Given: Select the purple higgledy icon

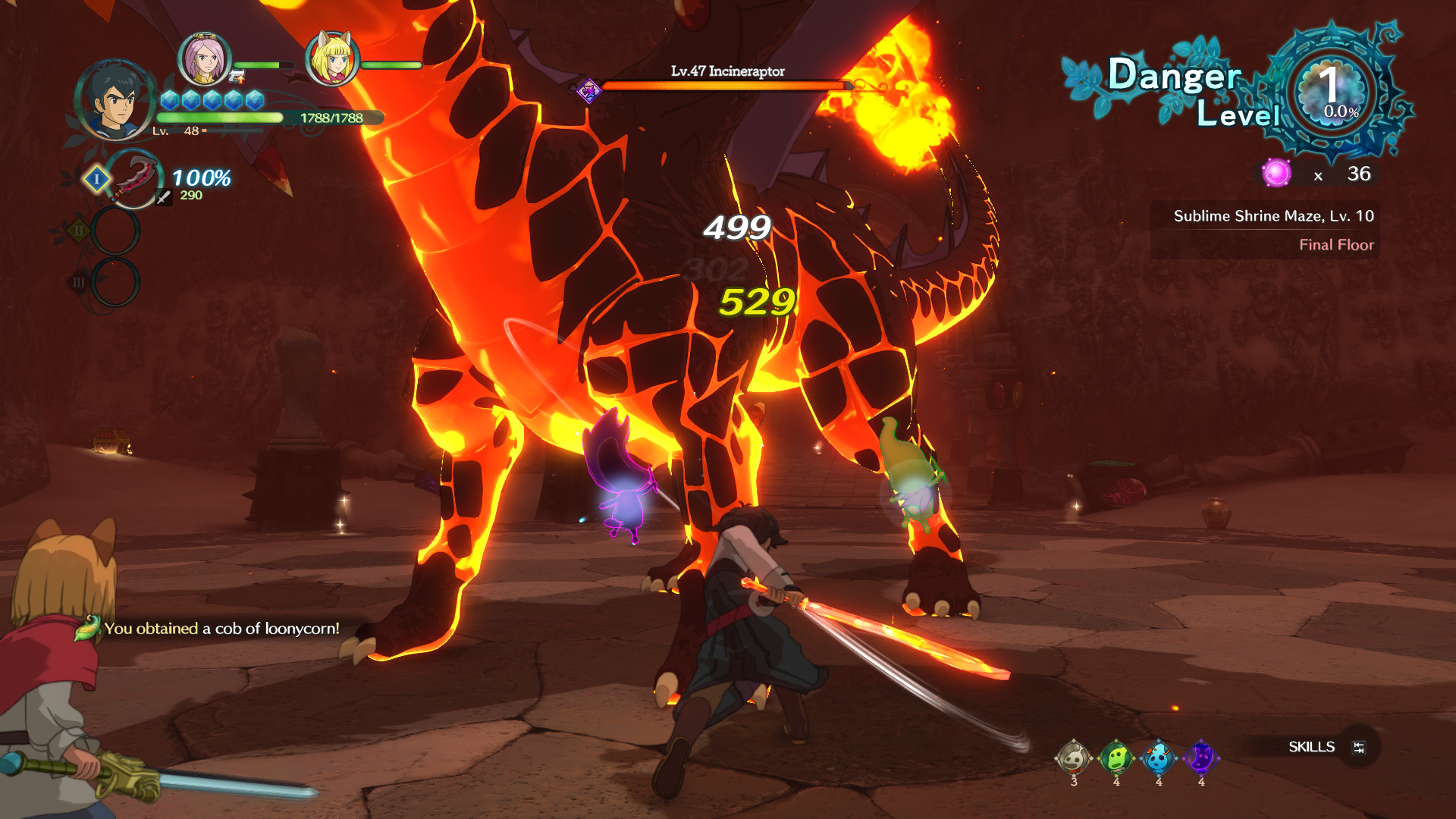Looking at the screenshot, I should [1200, 757].
